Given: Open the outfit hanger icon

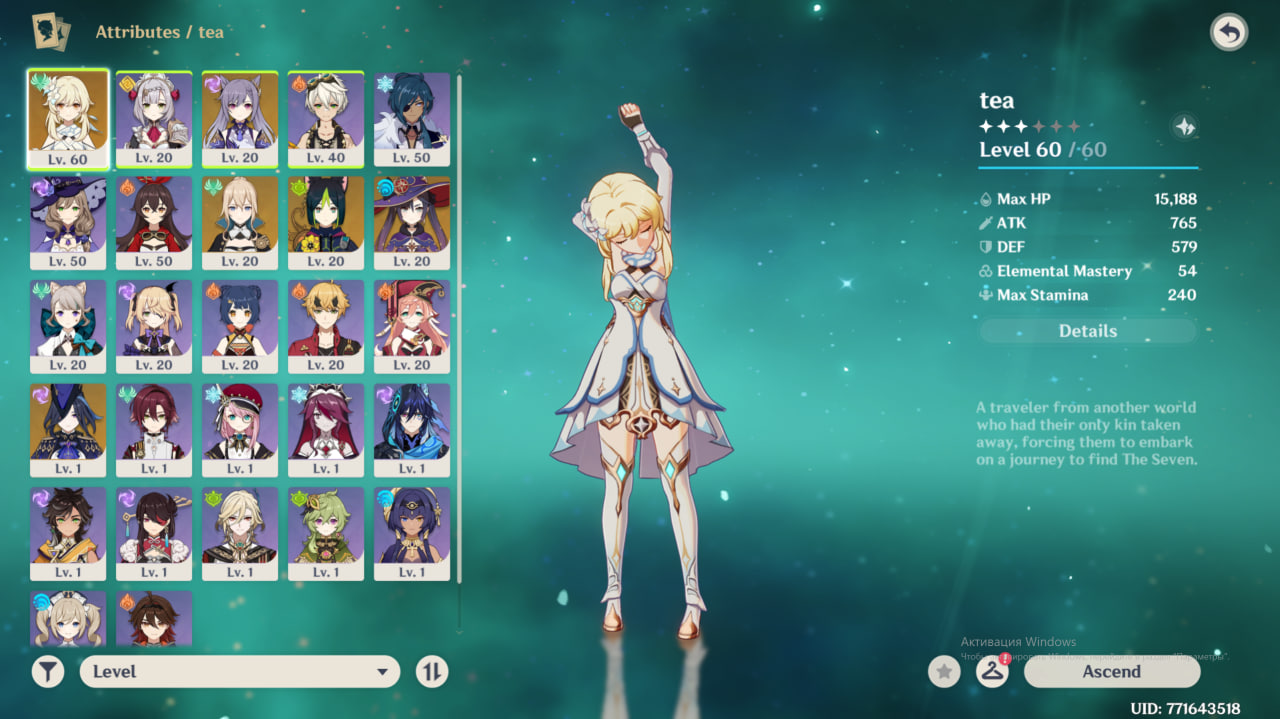Looking at the screenshot, I should point(992,672).
